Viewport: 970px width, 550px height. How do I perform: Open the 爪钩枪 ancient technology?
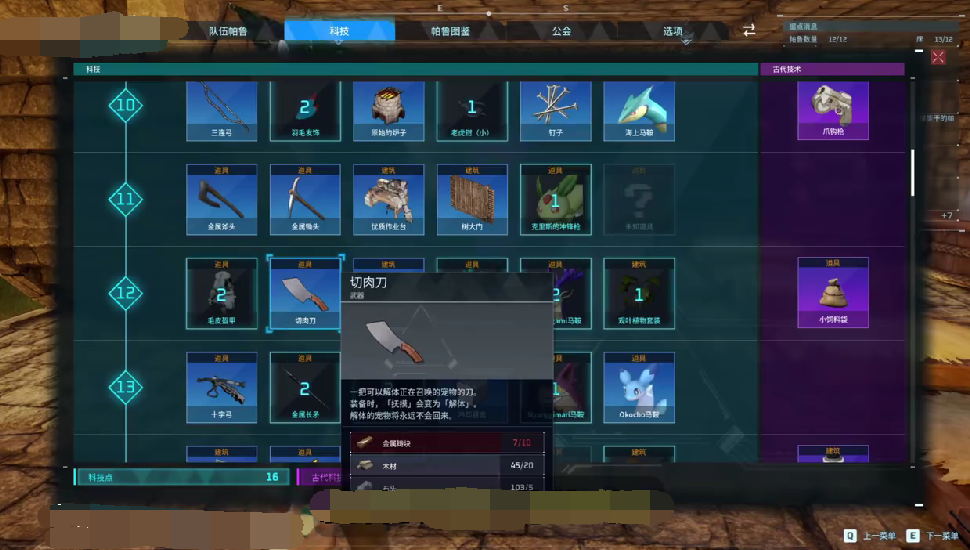coord(833,110)
